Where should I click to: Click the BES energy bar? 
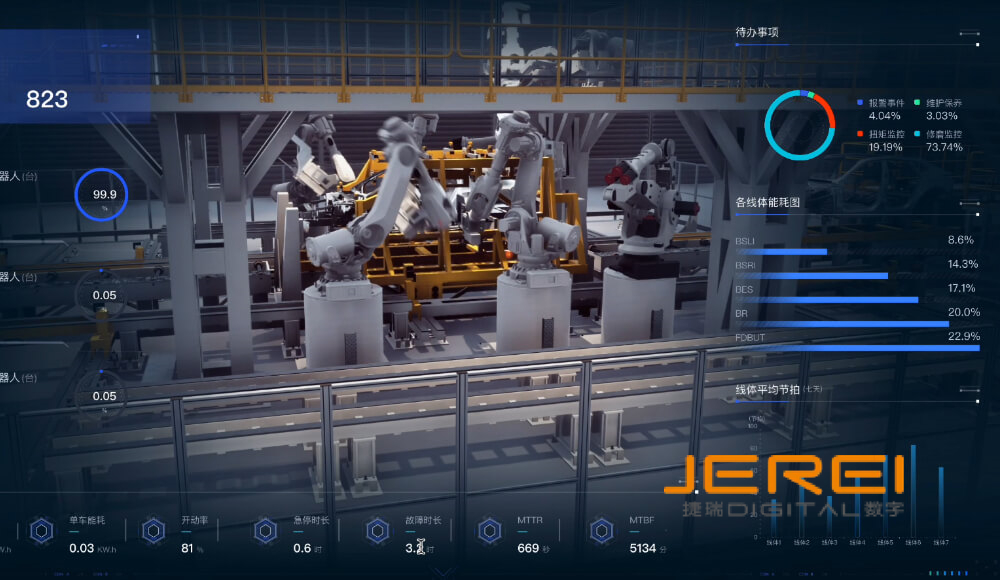(x=826, y=299)
